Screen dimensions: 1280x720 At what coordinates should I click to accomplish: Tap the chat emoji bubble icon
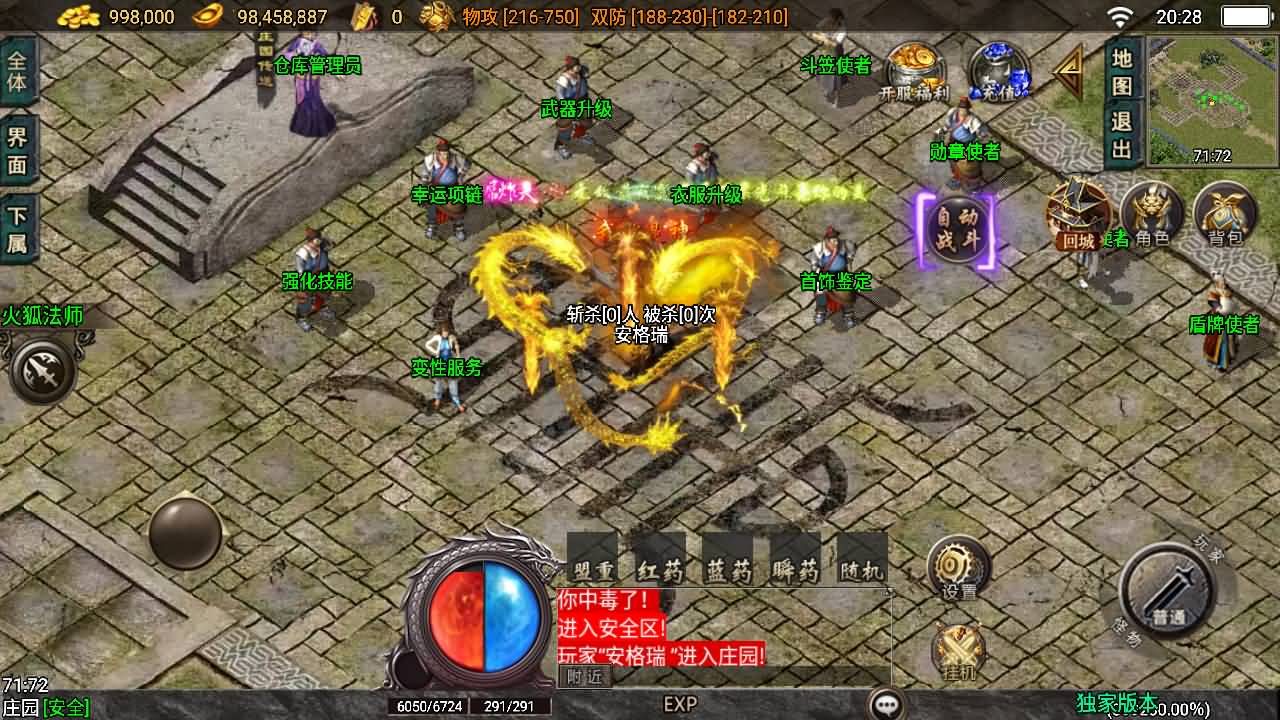tap(884, 704)
